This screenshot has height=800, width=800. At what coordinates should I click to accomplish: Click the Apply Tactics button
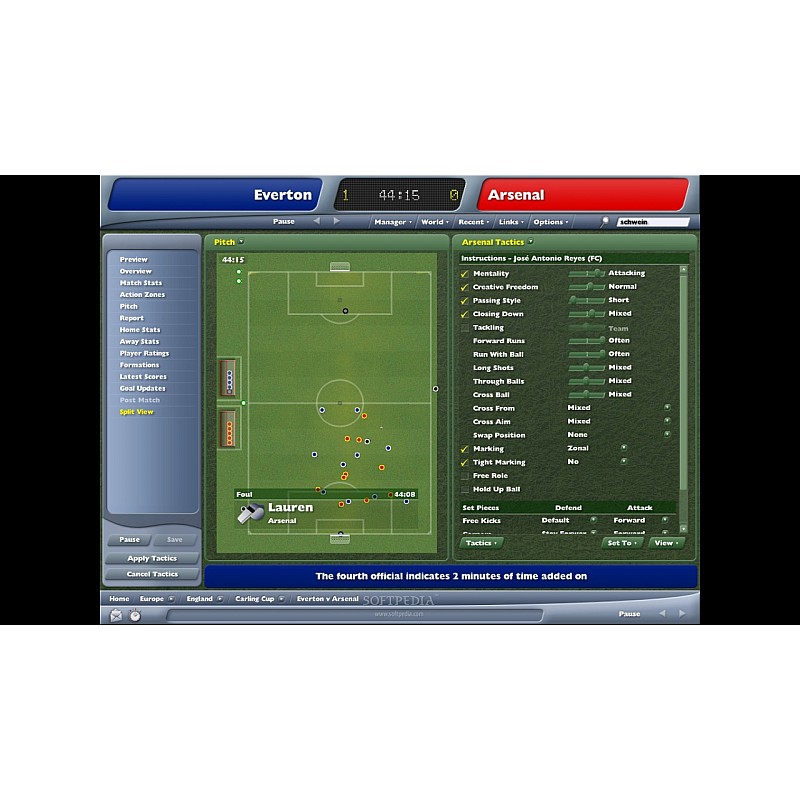coord(152,559)
